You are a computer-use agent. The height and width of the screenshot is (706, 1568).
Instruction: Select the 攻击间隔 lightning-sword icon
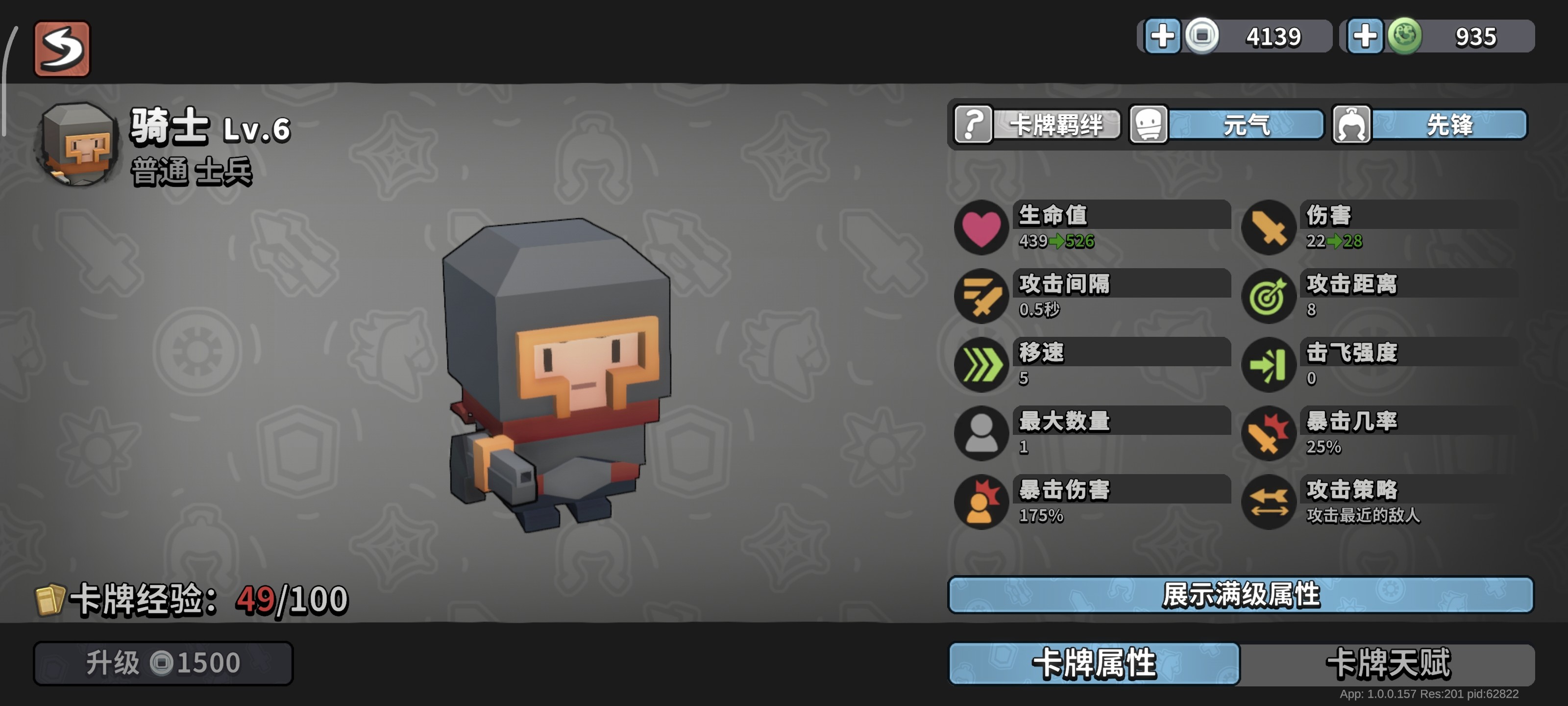(980, 297)
